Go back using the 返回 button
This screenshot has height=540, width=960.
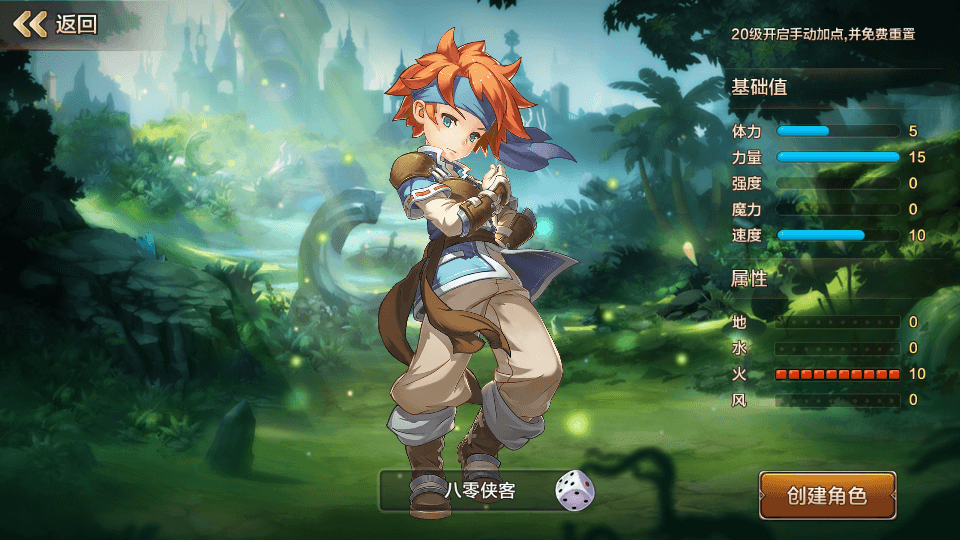[55, 24]
